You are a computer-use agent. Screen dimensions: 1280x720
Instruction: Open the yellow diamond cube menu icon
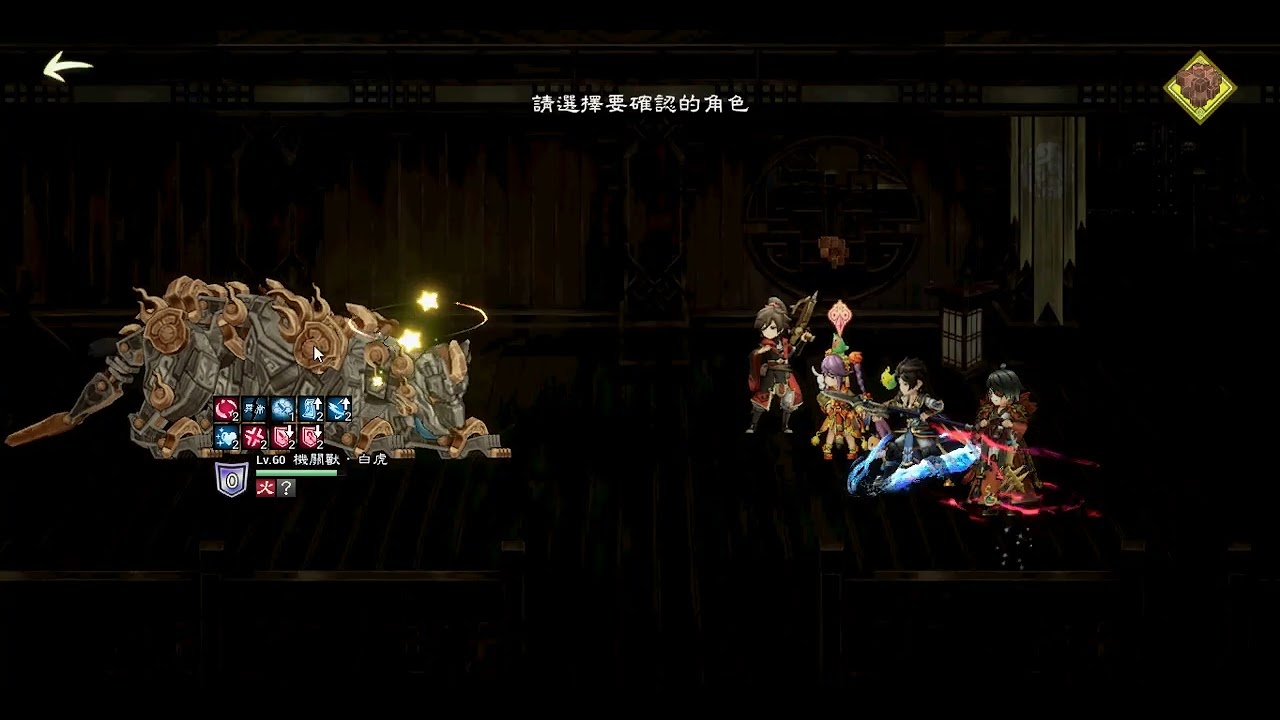point(1199,87)
